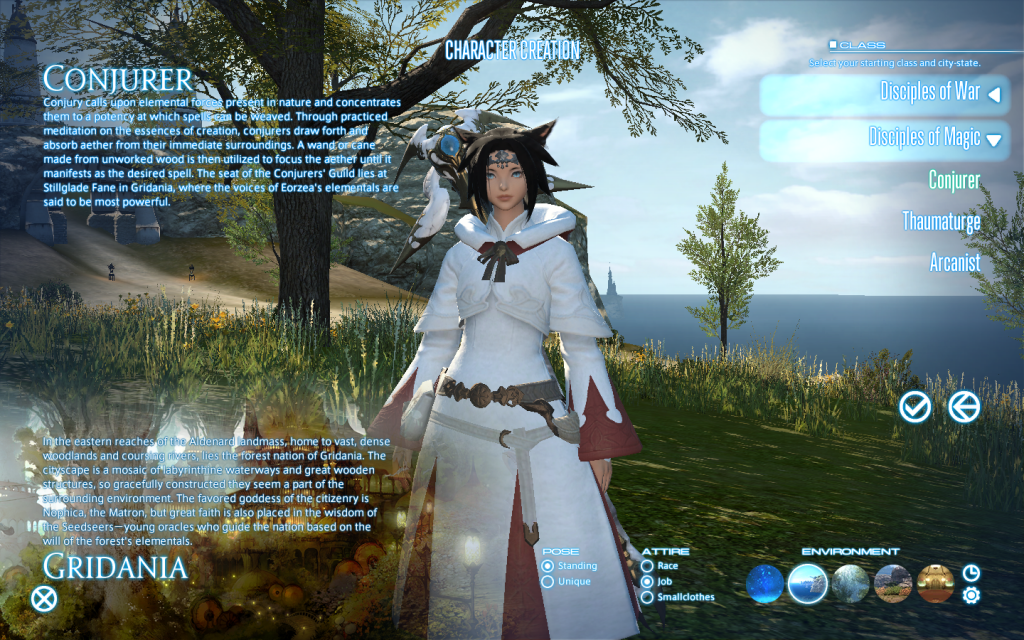
Task: Use the golden hall interior environment
Action: (936, 583)
